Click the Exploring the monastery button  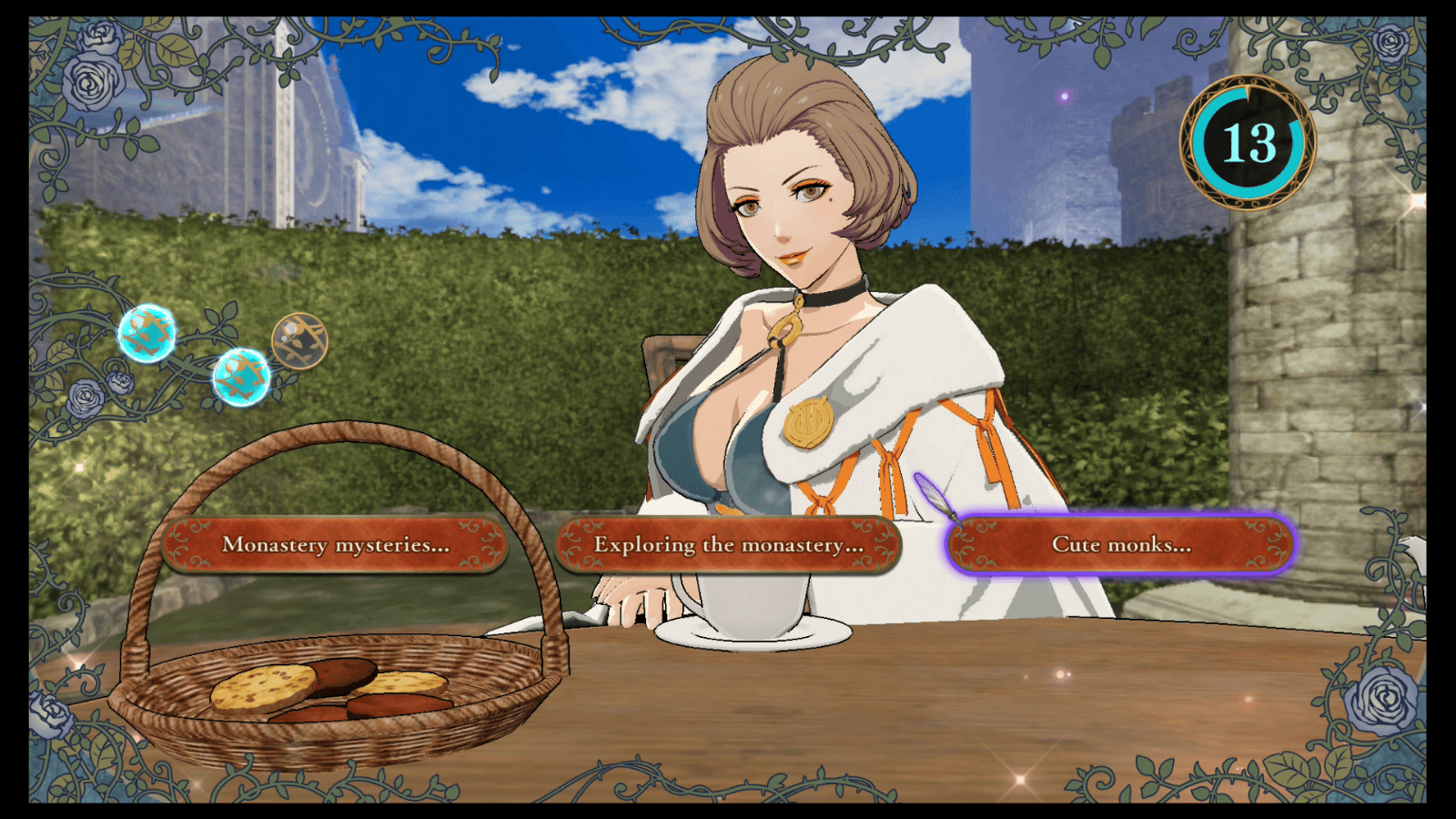728,543
